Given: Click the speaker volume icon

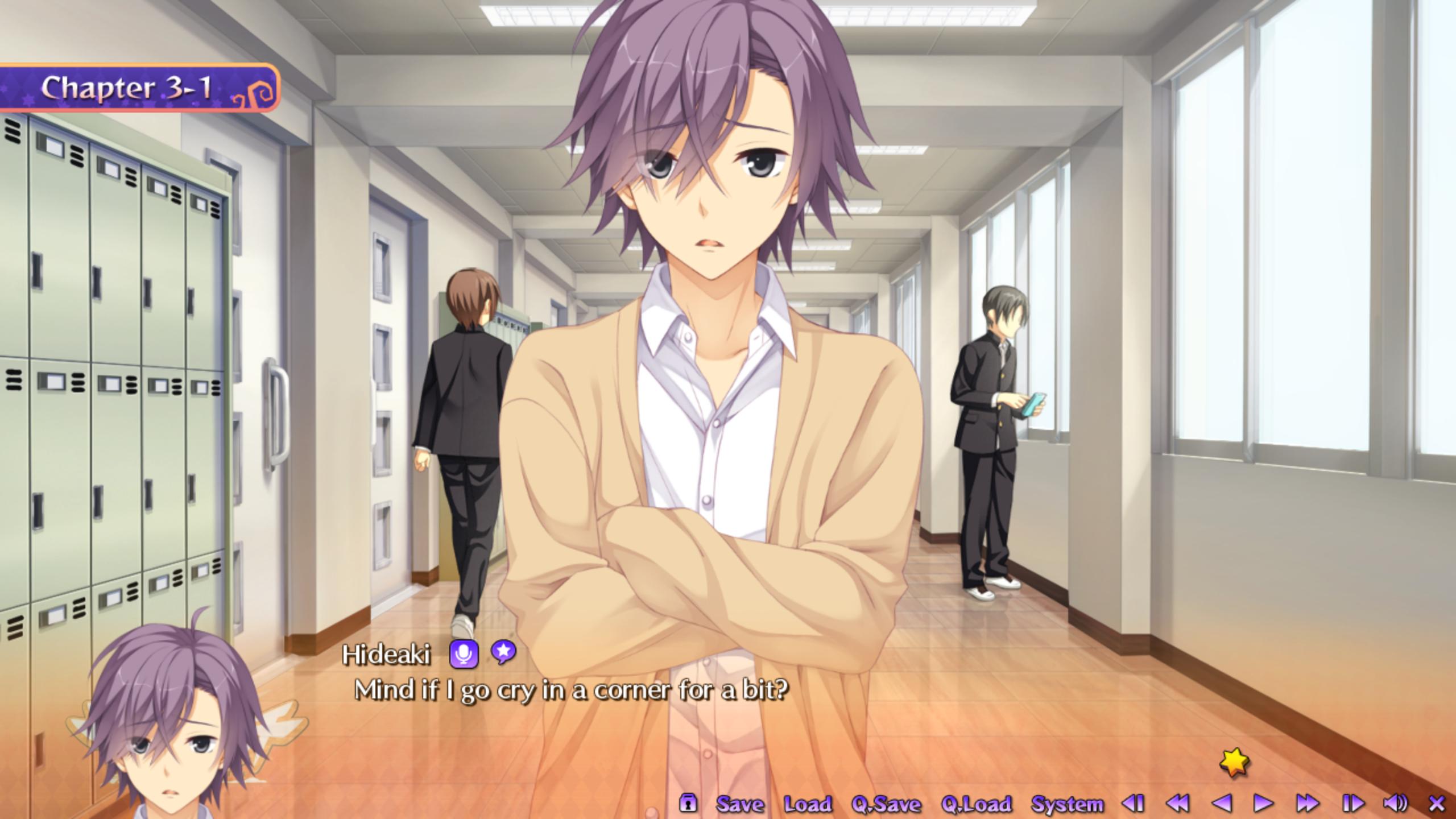Looking at the screenshot, I should (x=1395, y=803).
